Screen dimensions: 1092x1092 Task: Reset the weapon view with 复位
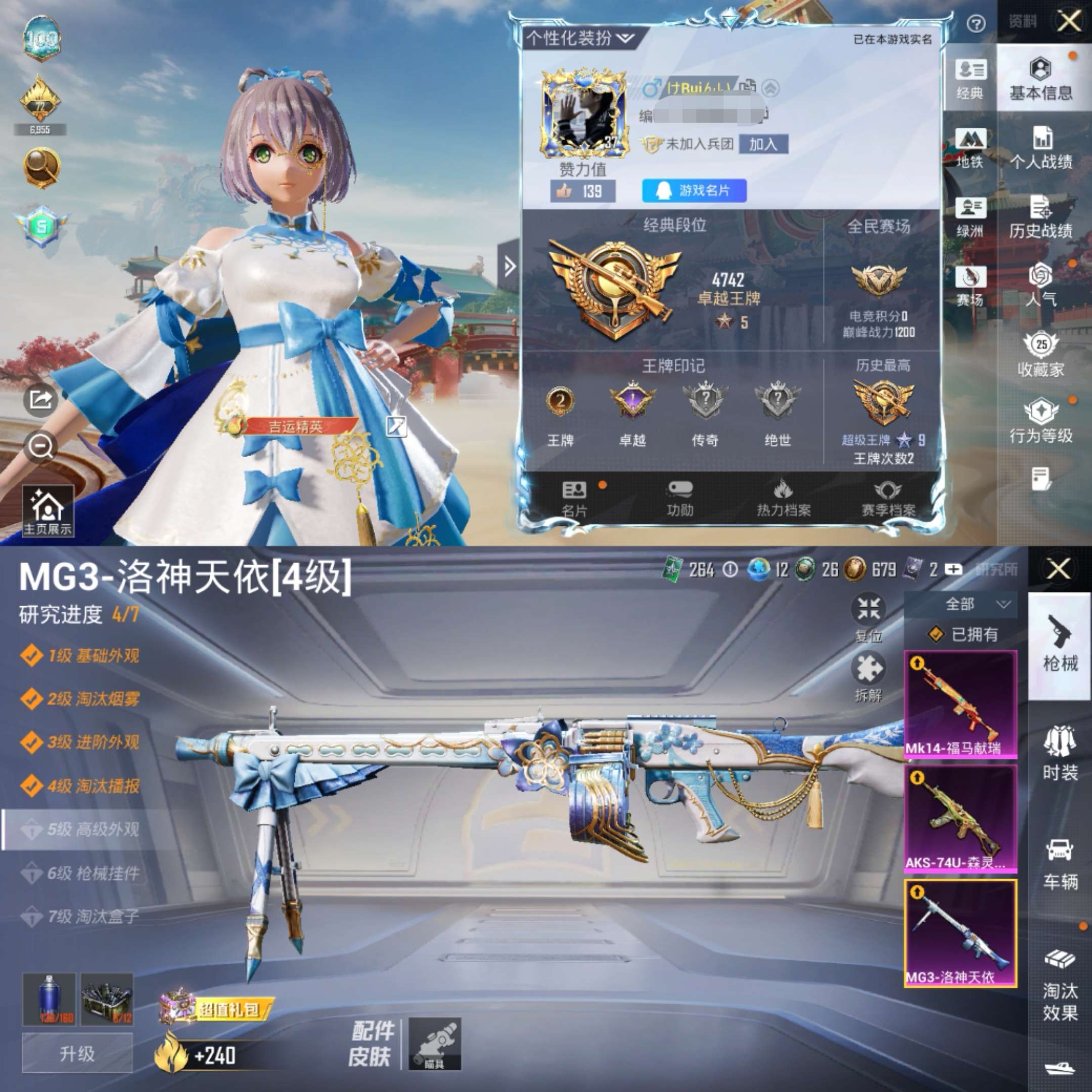(x=868, y=617)
